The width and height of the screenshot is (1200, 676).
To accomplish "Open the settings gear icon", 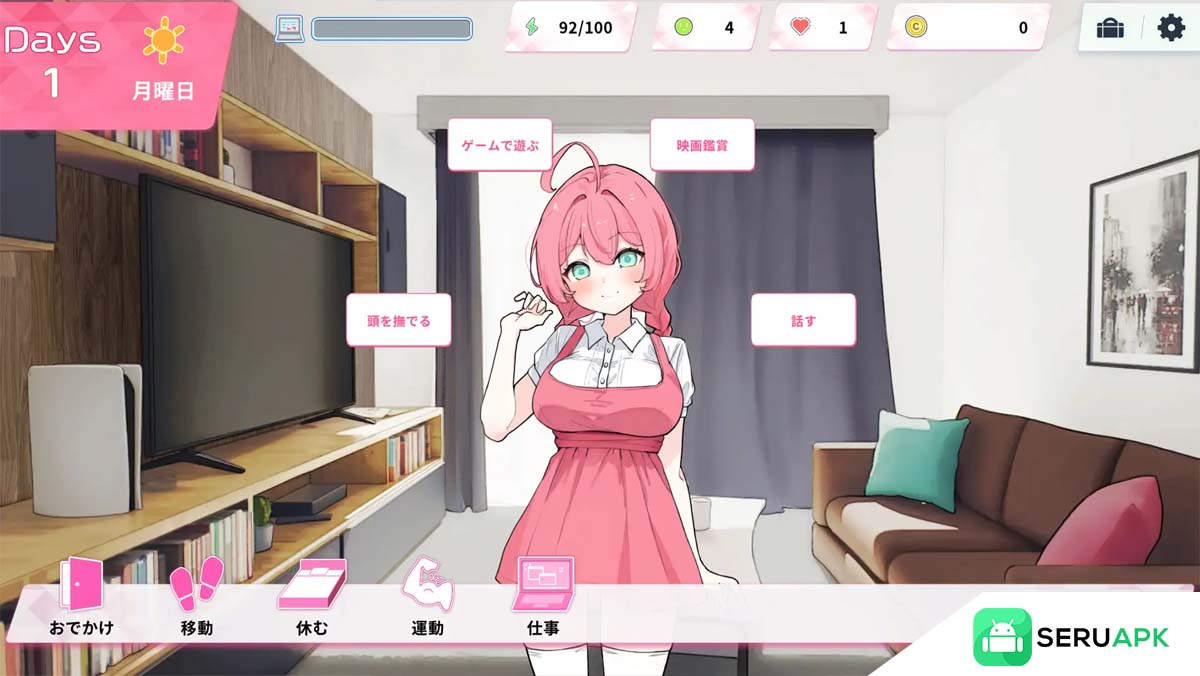I will [1170, 28].
